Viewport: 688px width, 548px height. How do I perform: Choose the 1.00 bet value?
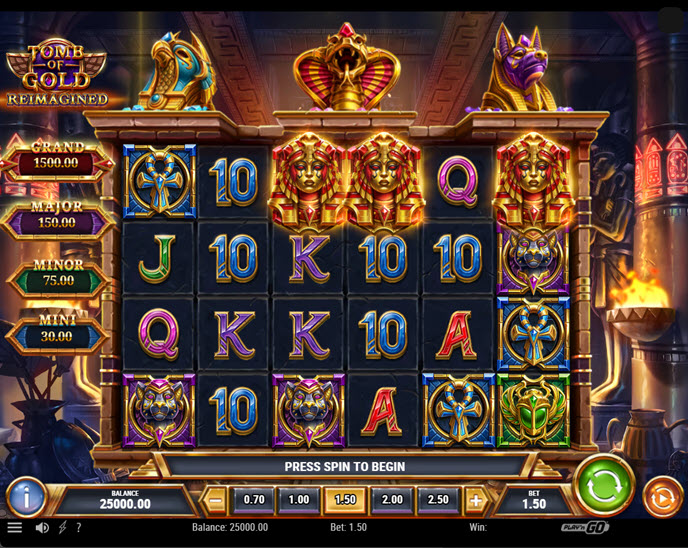pos(298,499)
